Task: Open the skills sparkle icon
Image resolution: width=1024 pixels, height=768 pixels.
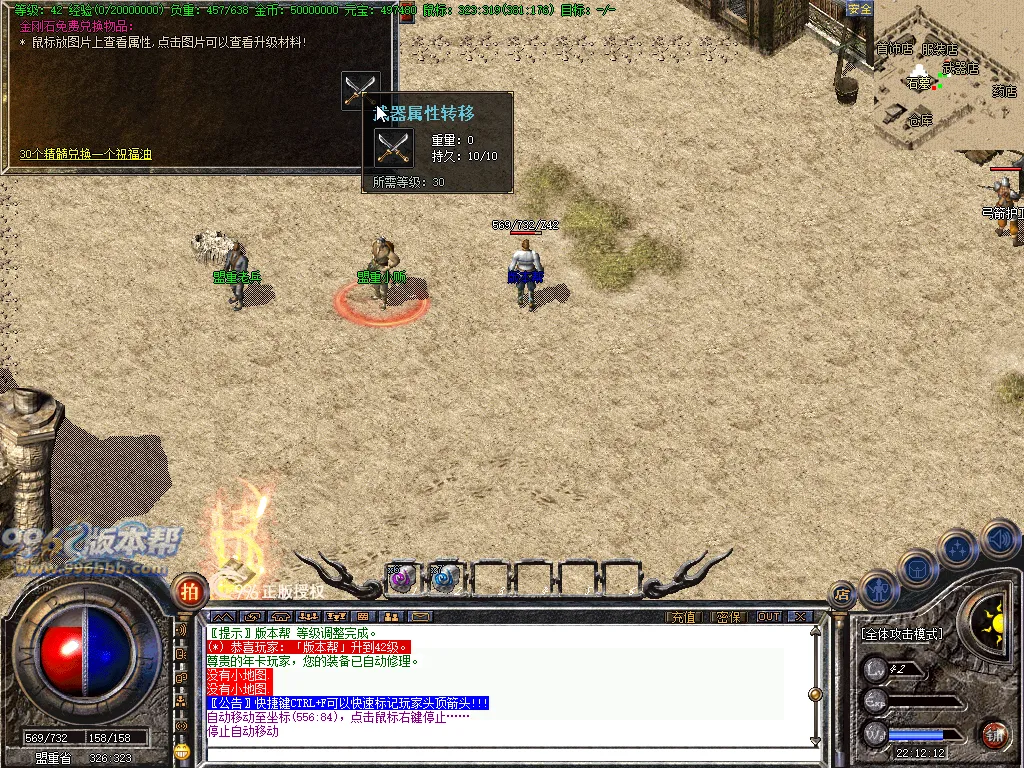Action: pos(958,548)
